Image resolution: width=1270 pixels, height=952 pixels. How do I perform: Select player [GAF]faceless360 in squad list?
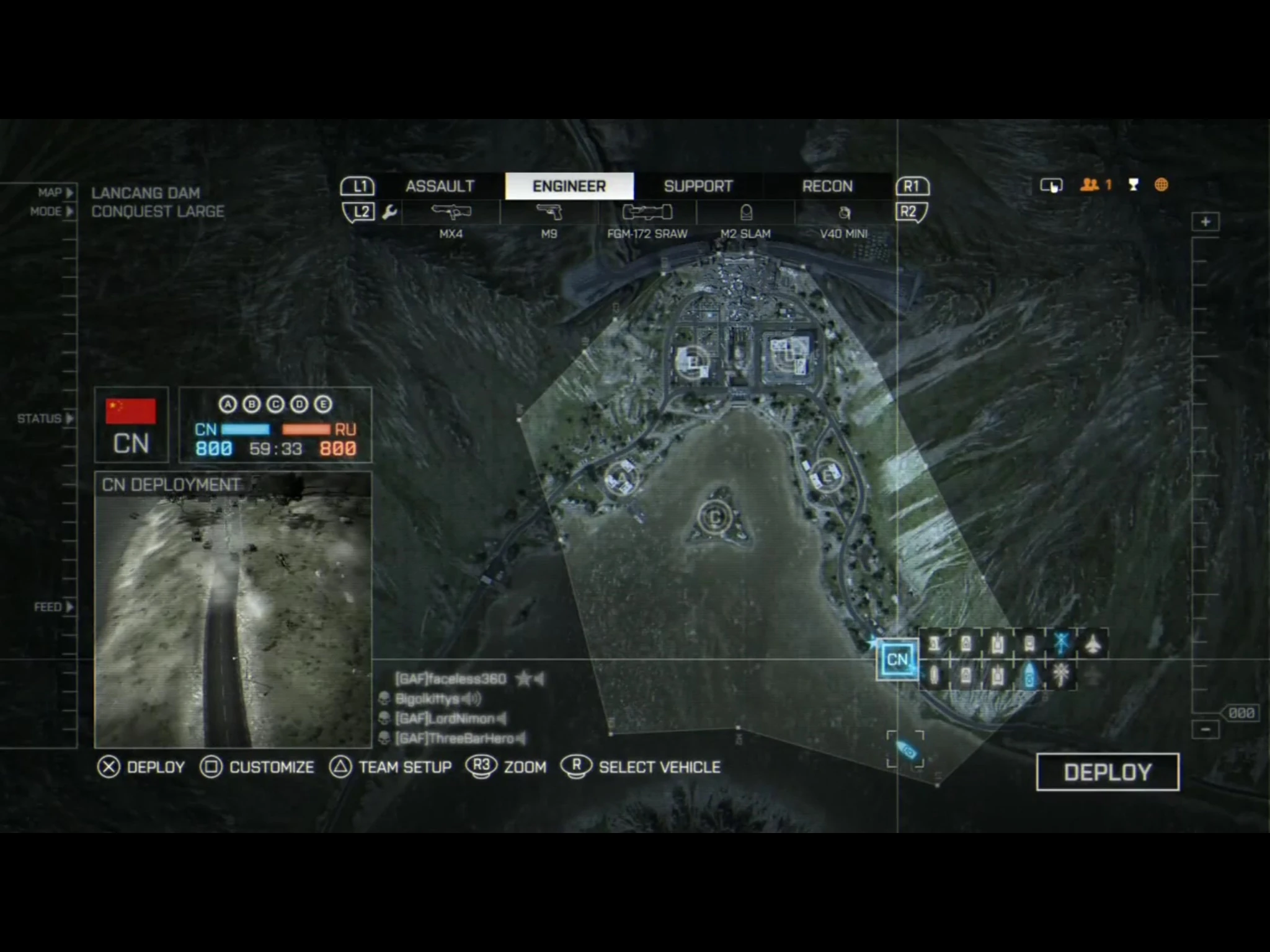(451, 679)
